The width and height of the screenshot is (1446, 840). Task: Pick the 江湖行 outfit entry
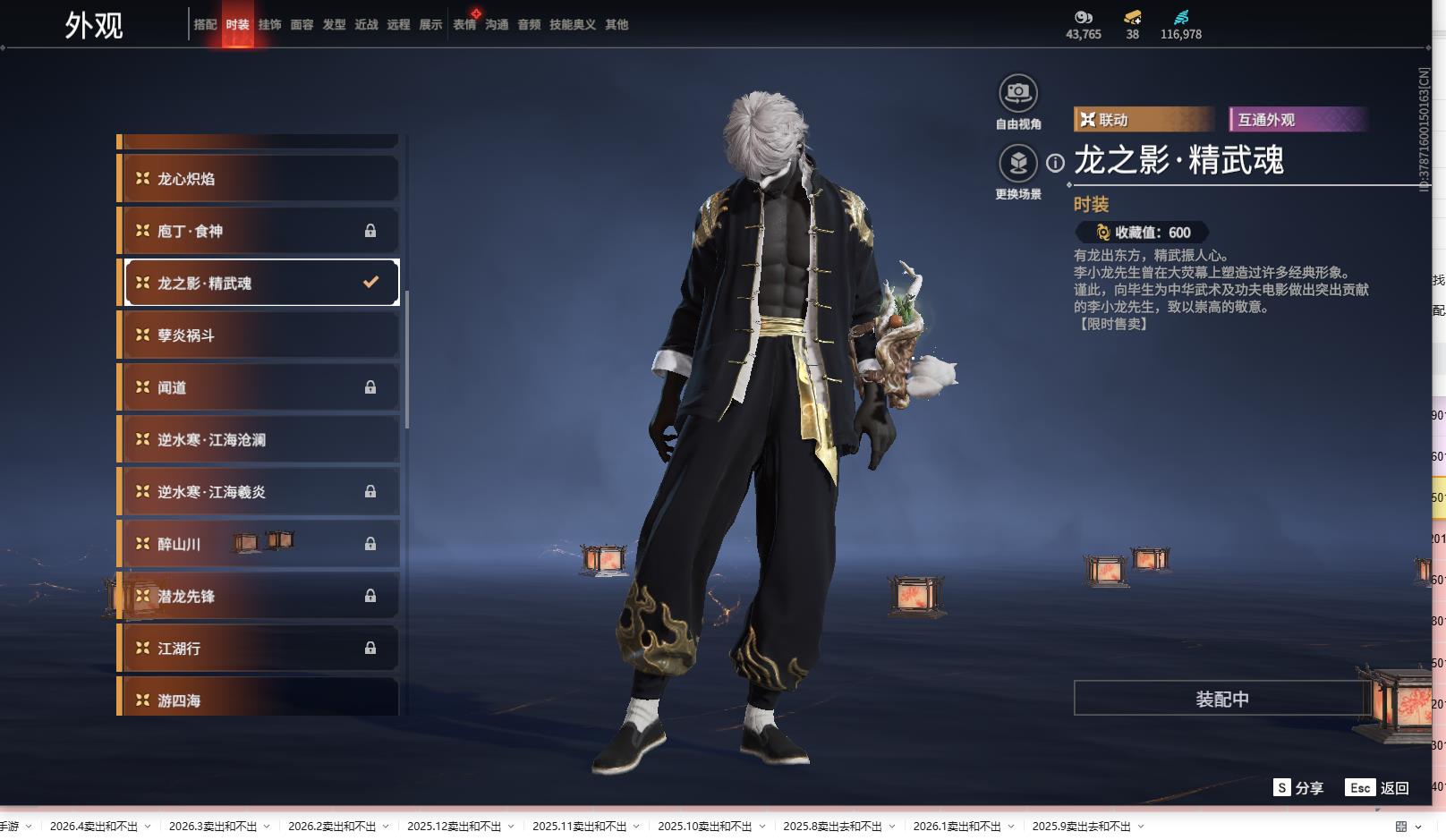coord(259,649)
